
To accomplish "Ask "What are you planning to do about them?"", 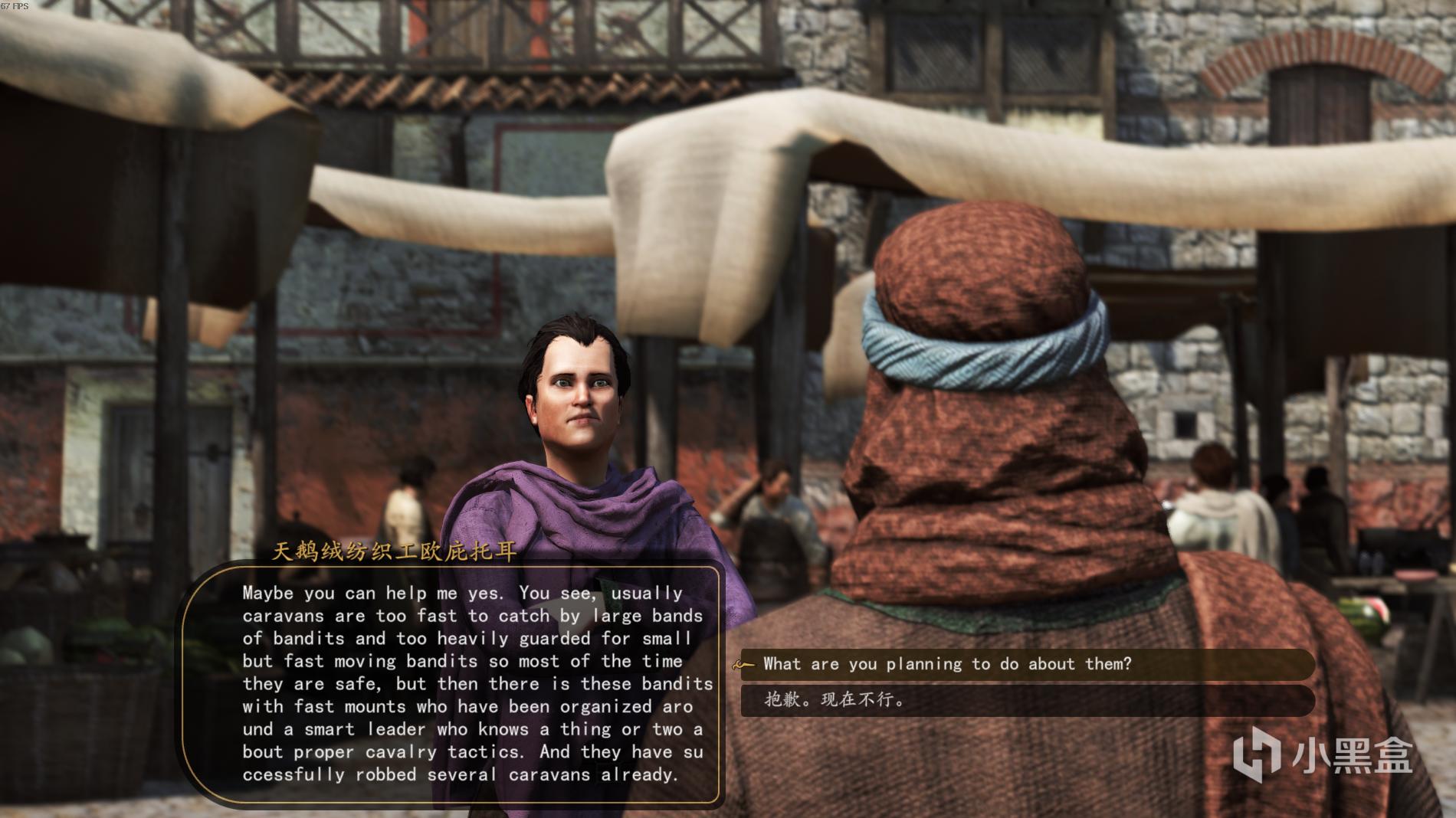I will 947,664.
